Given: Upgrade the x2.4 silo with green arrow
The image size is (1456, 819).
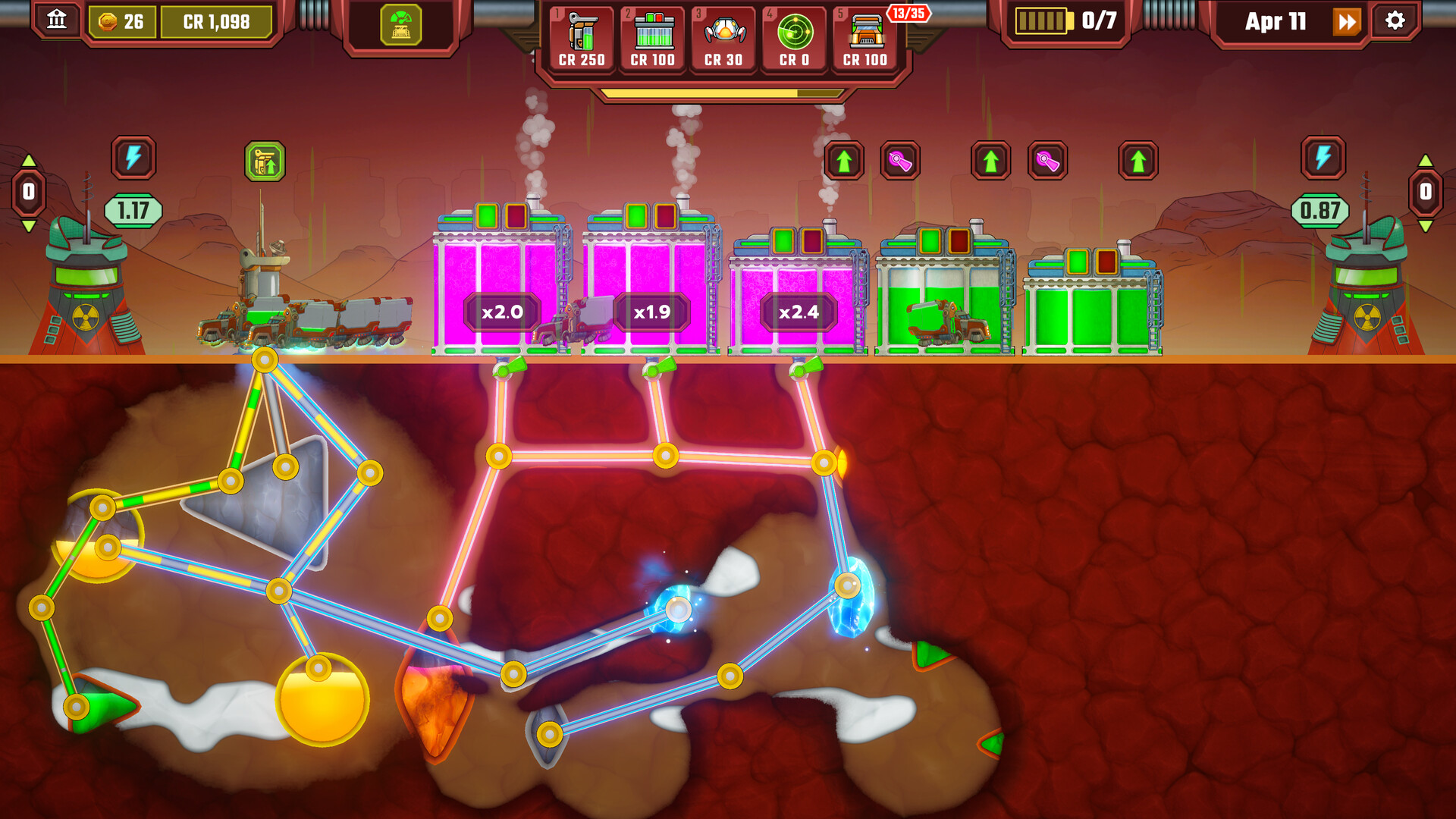Looking at the screenshot, I should [844, 161].
